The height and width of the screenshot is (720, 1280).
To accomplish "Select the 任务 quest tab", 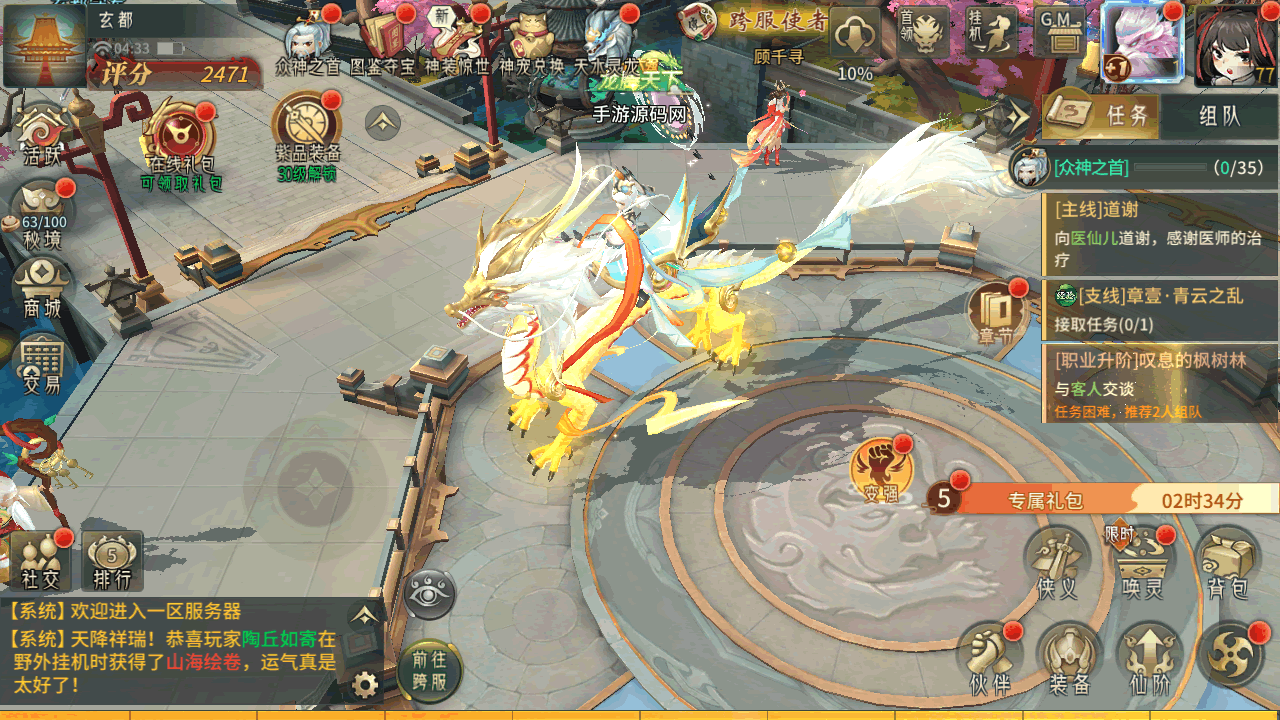I will [1101, 115].
